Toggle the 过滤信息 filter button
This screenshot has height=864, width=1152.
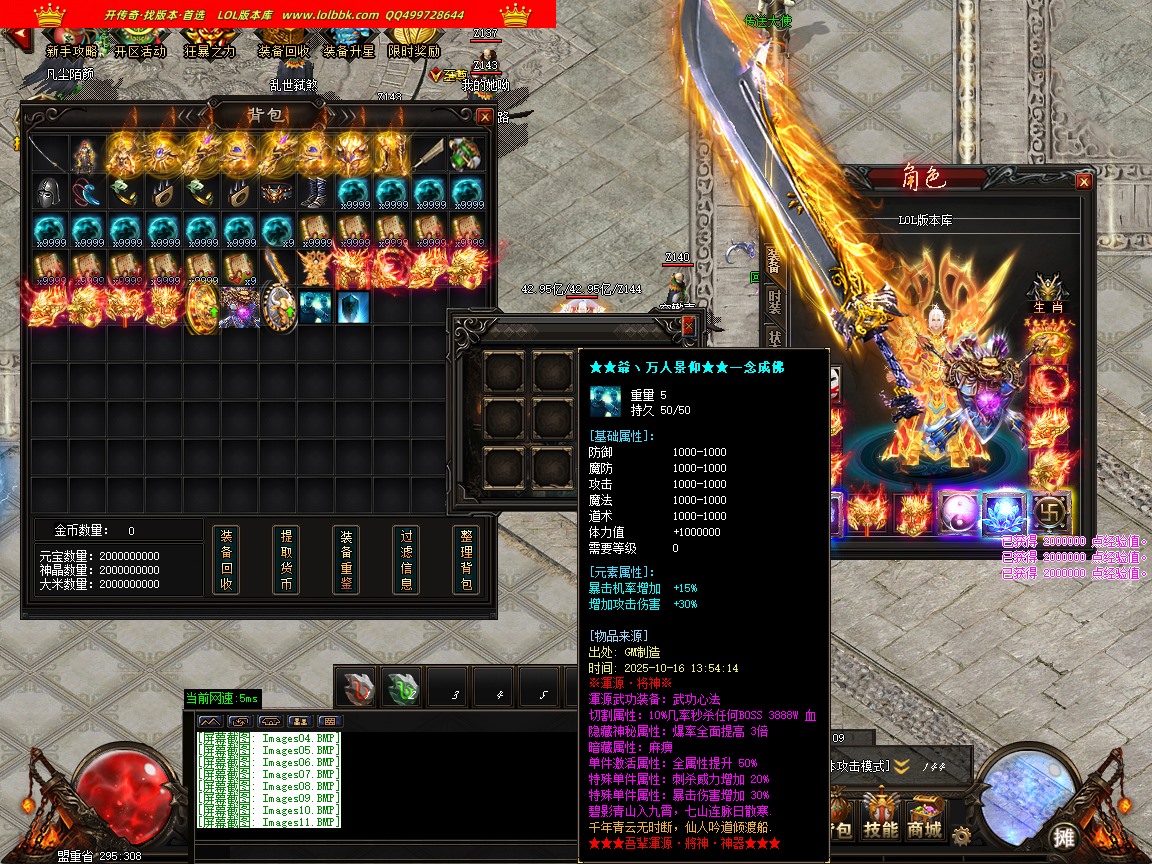tap(405, 559)
